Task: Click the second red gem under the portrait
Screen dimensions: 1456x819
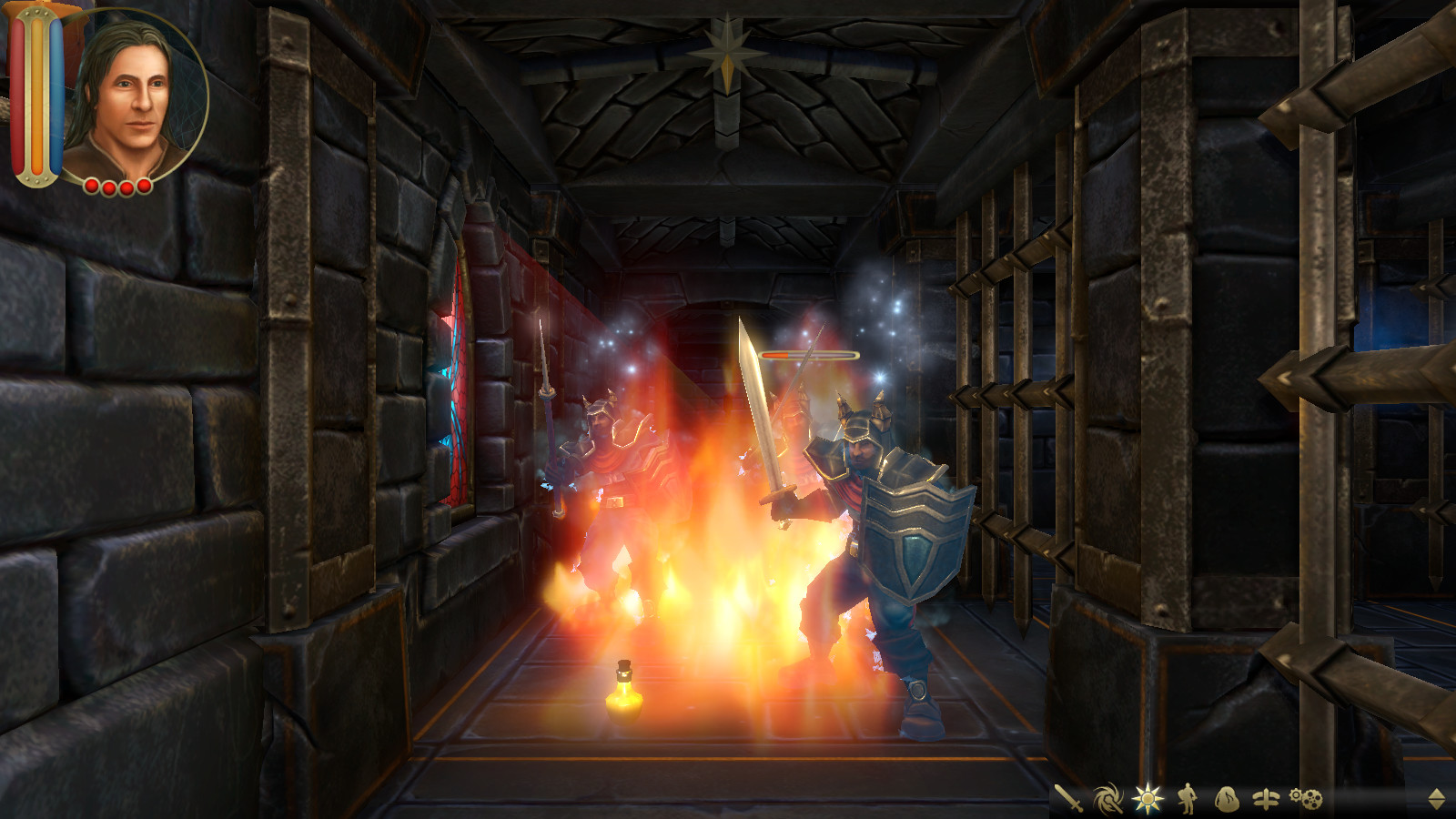Action: 108,187
